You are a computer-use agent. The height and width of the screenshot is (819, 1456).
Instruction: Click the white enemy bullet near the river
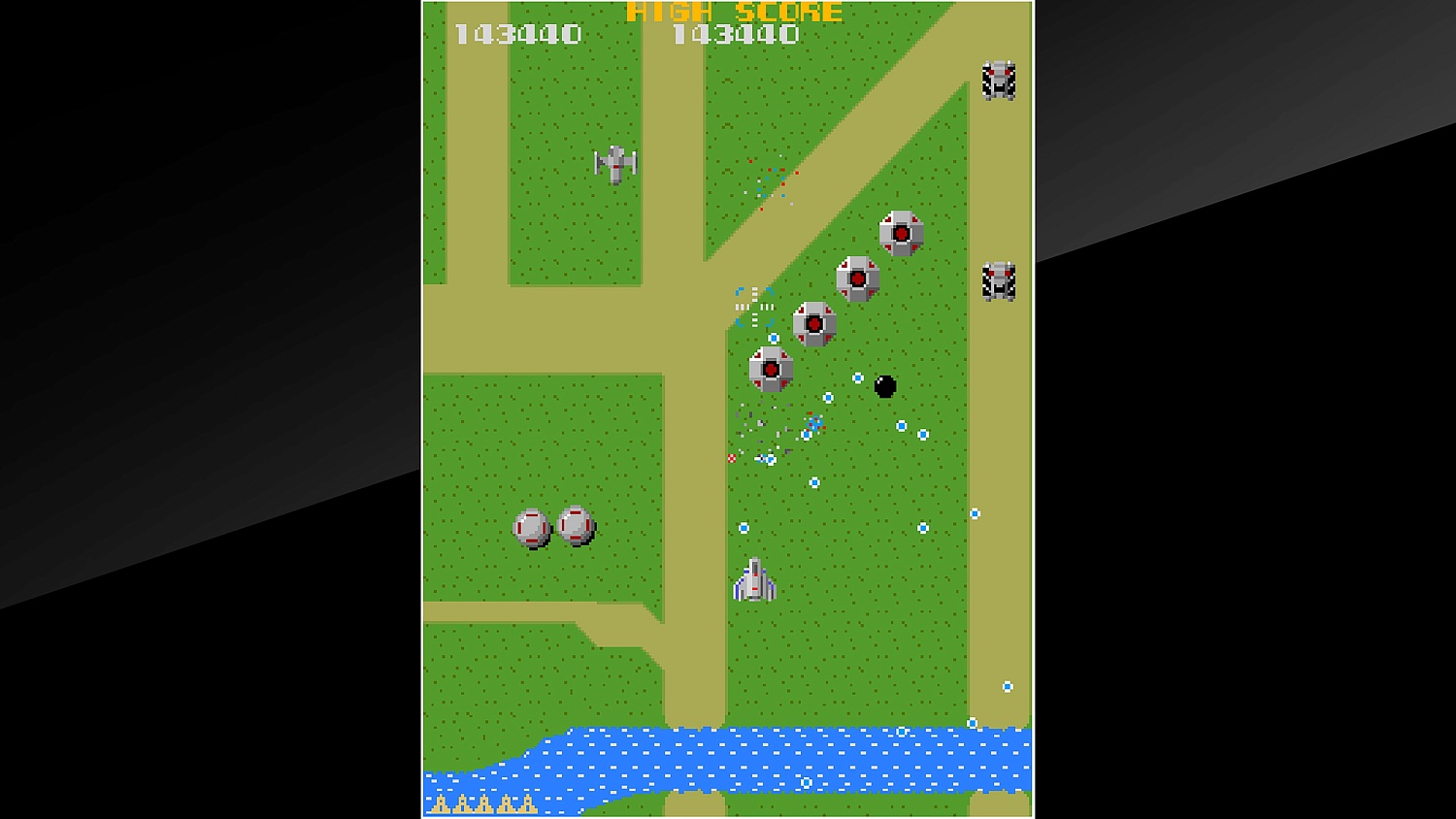(x=971, y=723)
